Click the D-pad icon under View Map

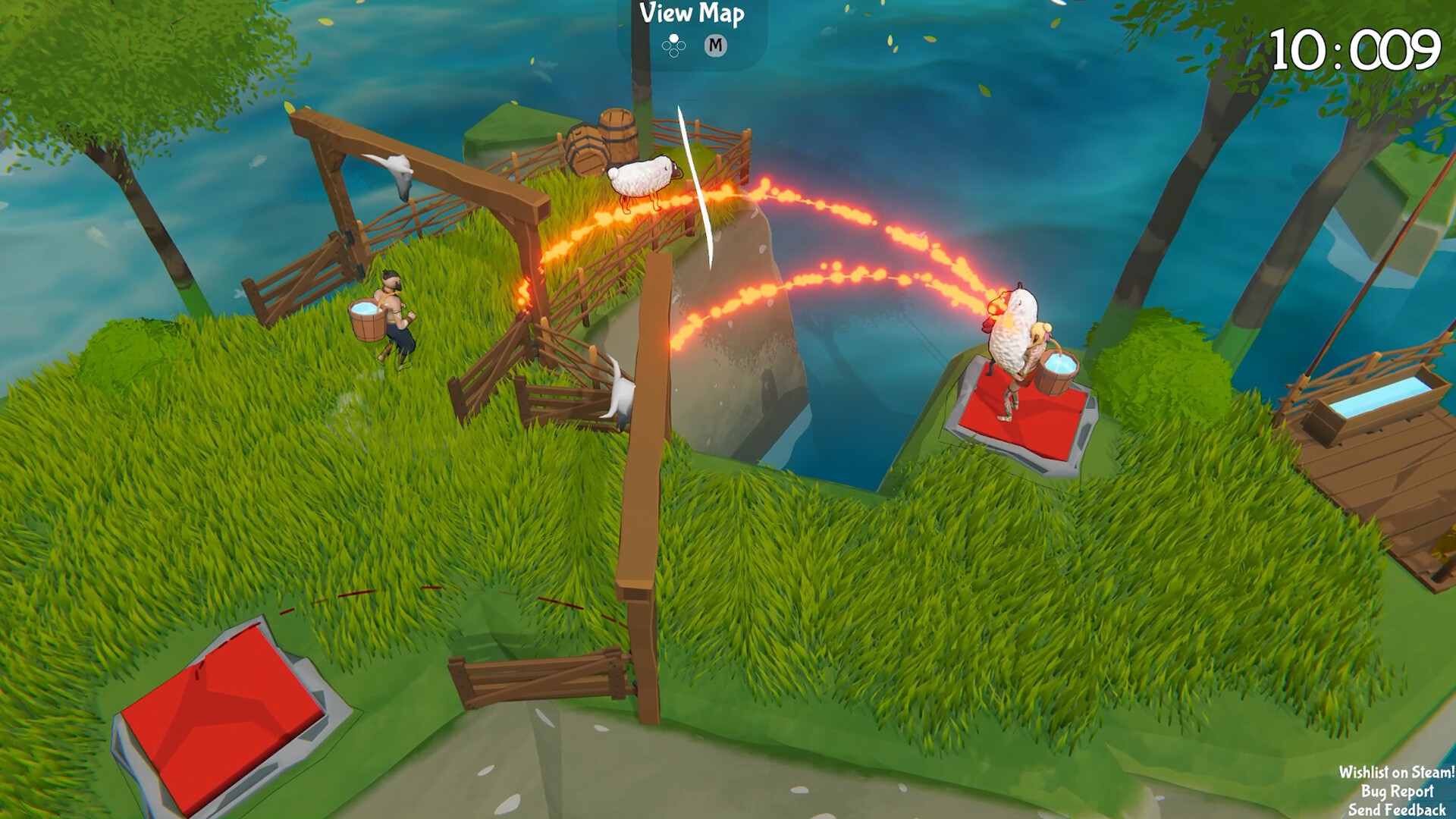673,47
